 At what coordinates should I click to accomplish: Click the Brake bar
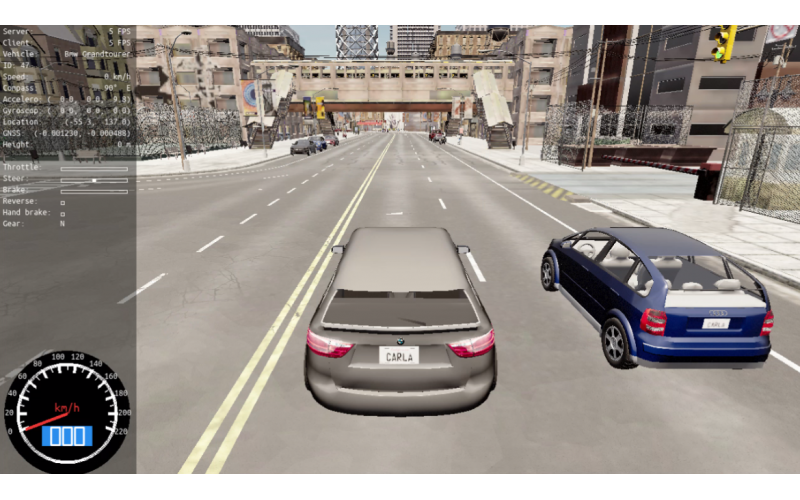(94, 191)
